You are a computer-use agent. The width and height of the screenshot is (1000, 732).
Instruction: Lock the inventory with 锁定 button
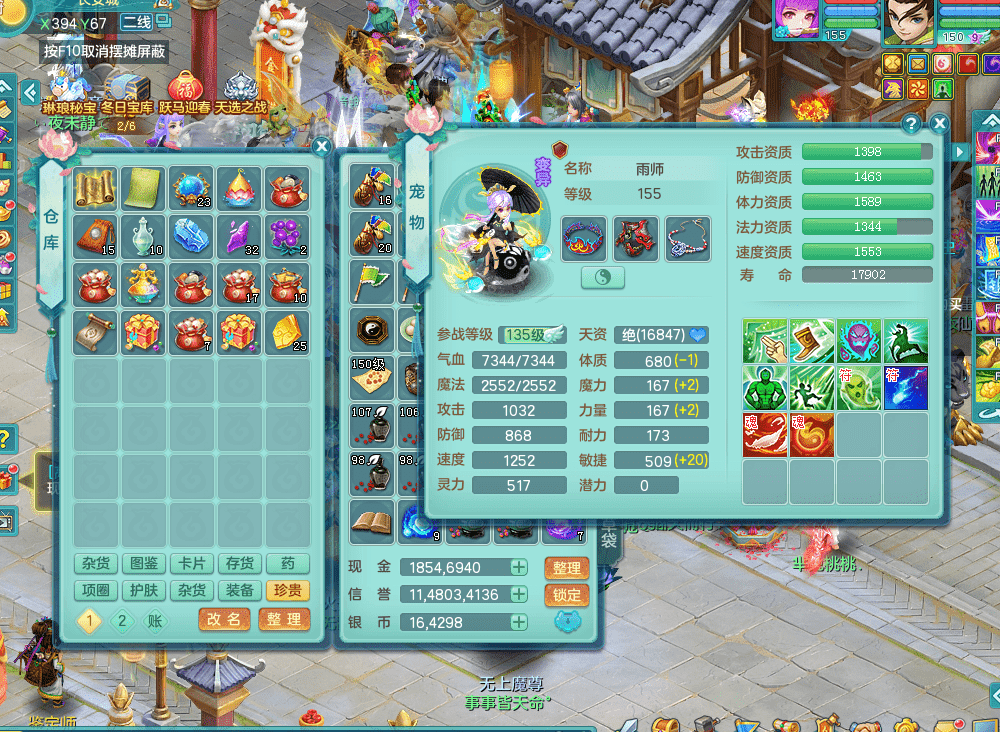click(566, 595)
